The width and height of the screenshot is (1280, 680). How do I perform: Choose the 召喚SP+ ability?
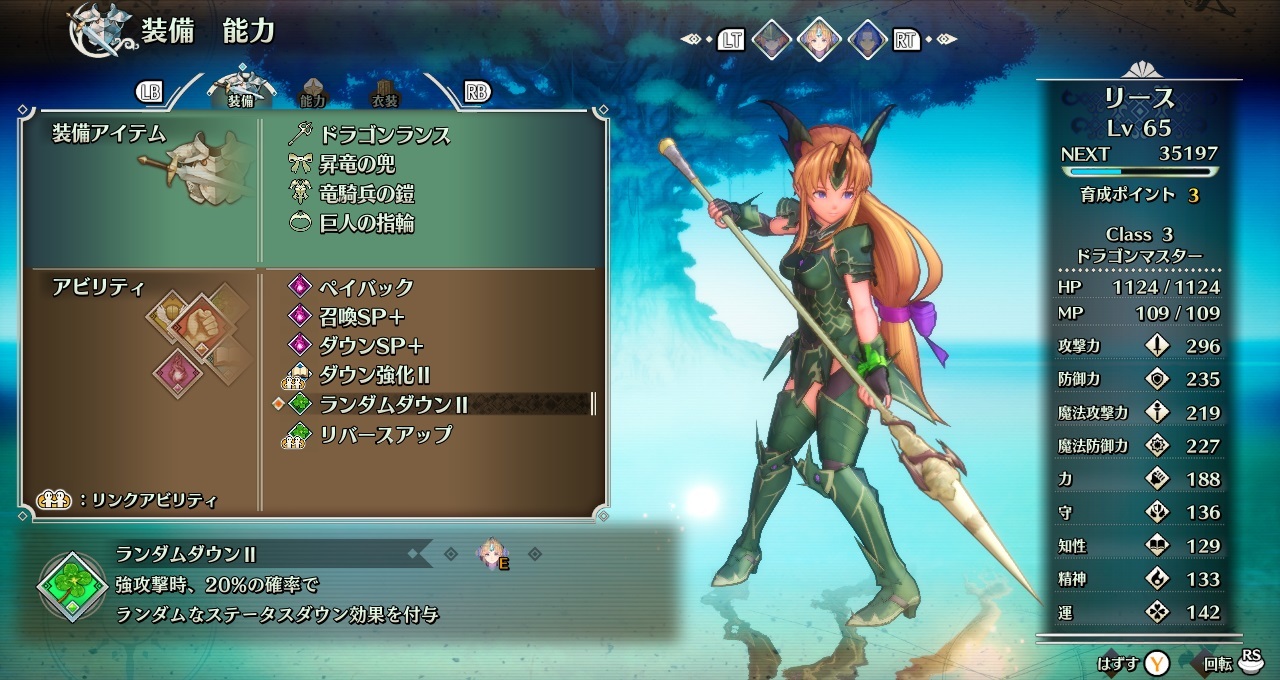[x=361, y=316]
